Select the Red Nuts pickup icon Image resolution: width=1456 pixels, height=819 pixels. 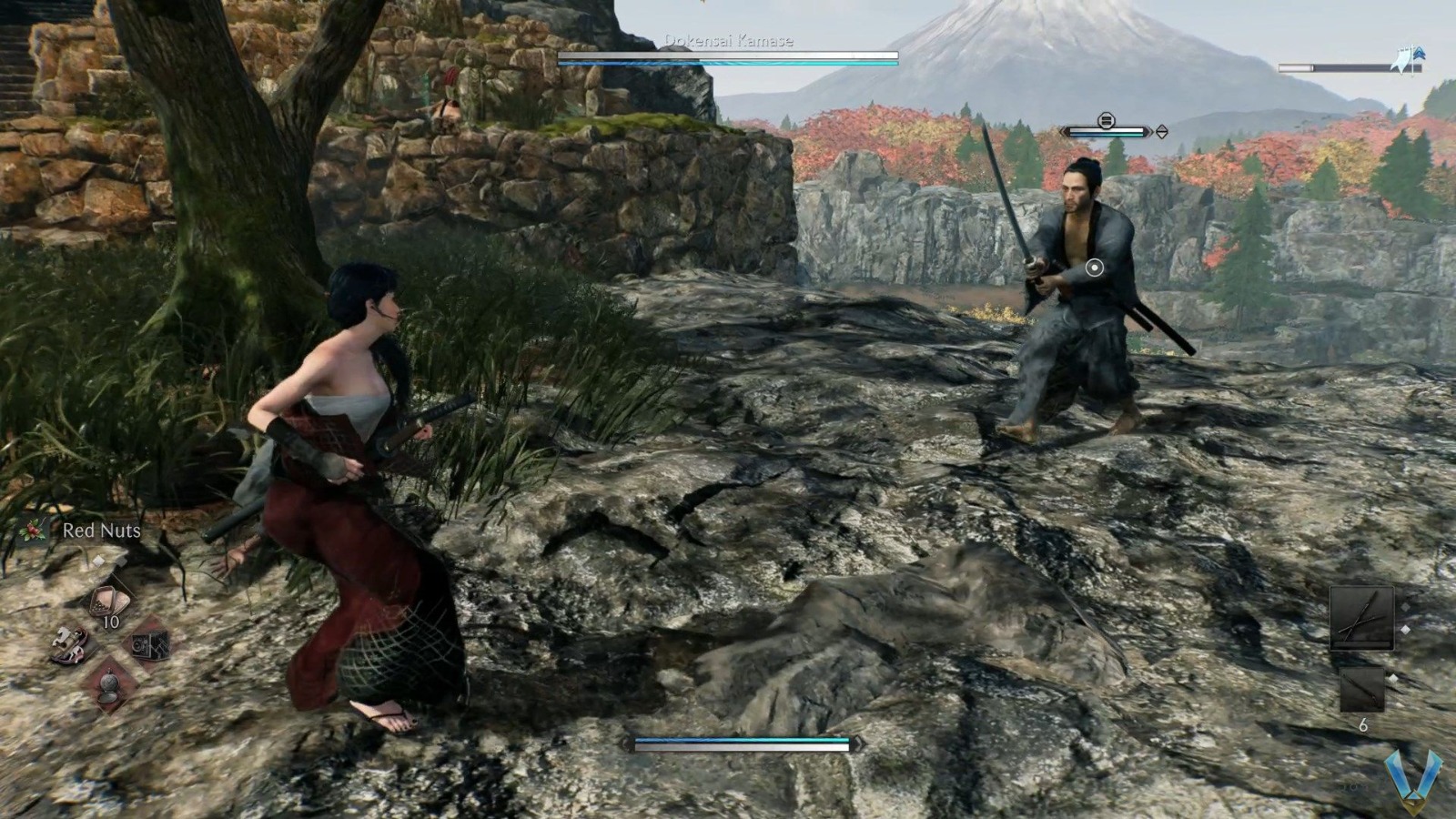coord(33,531)
